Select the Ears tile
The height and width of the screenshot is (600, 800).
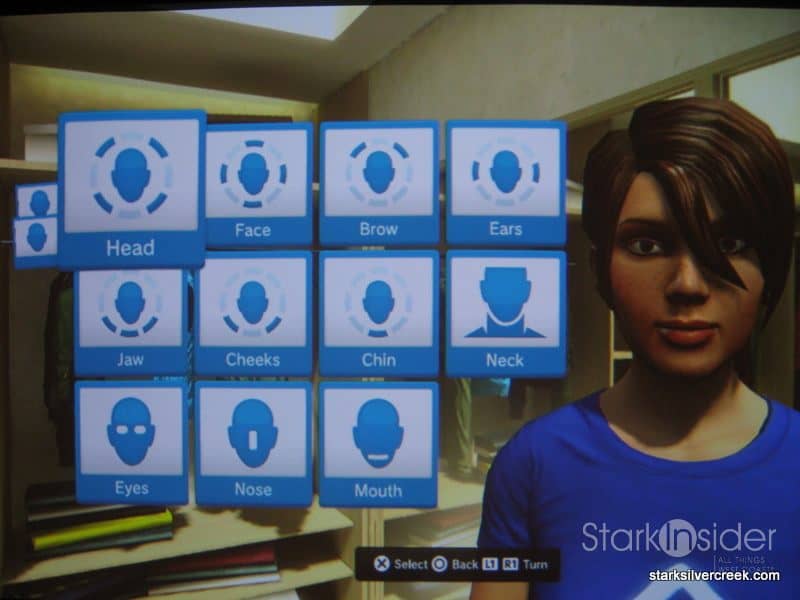tap(505, 182)
